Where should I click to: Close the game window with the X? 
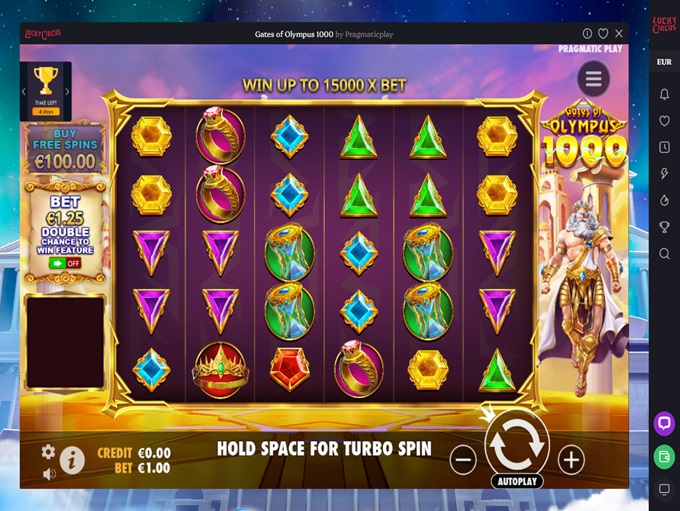point(619,33)
